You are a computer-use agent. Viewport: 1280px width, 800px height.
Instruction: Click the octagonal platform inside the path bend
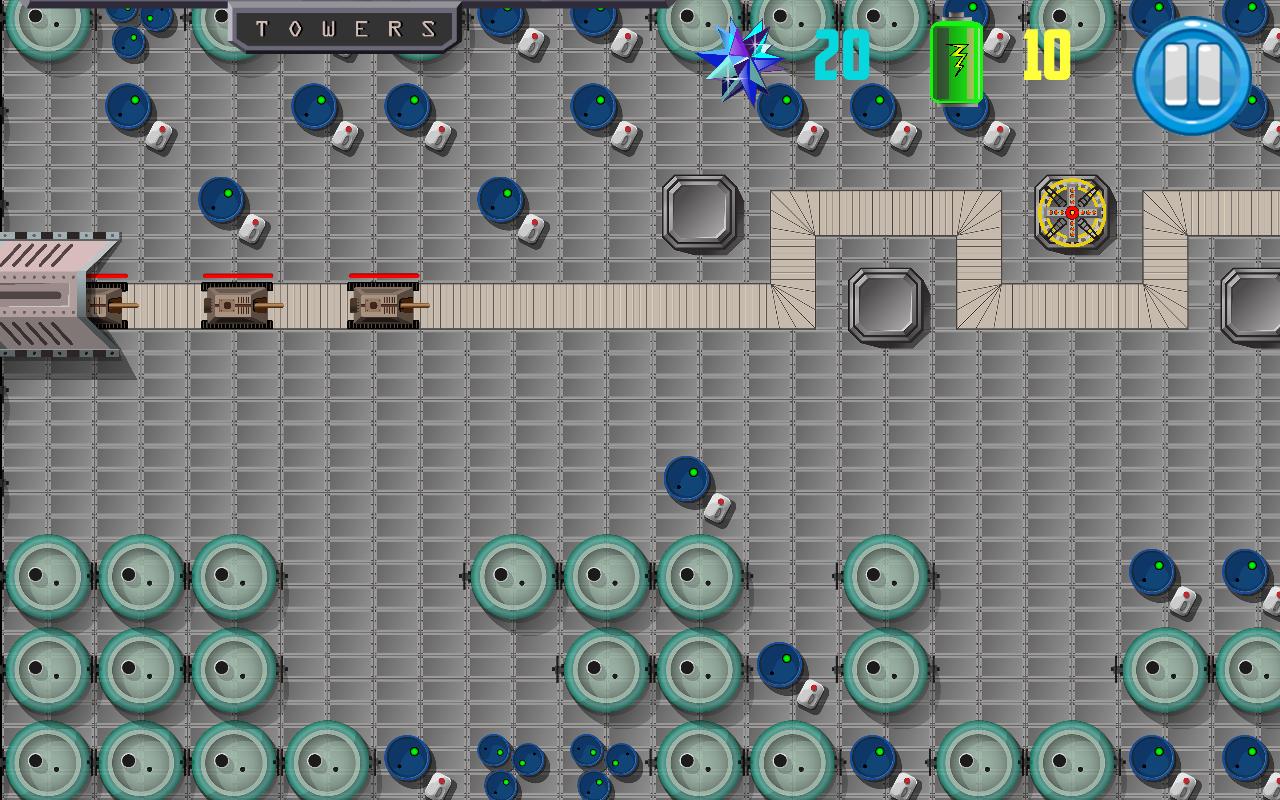point(884,308)
